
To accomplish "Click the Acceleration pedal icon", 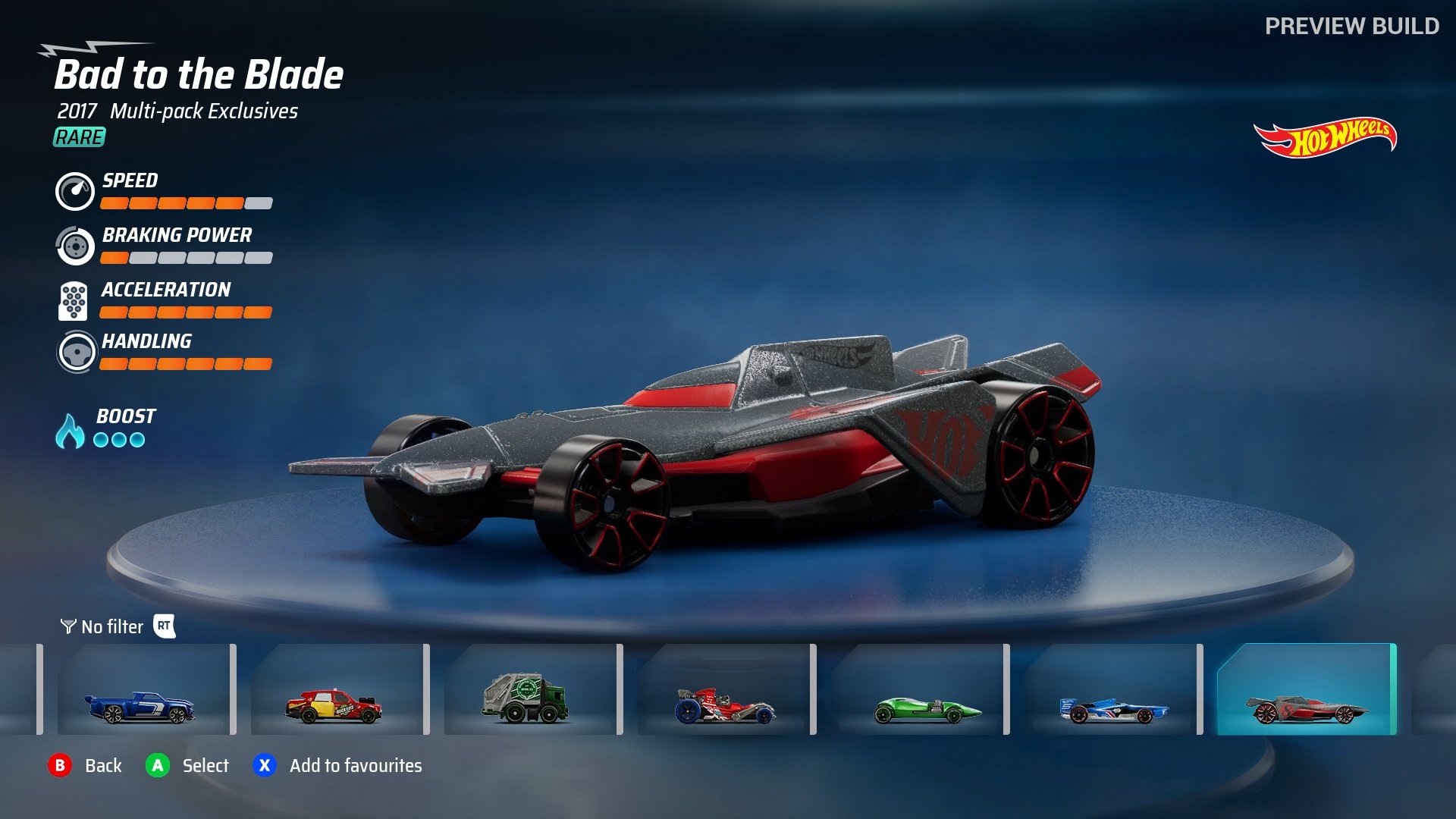I will [x=74, y=300].
